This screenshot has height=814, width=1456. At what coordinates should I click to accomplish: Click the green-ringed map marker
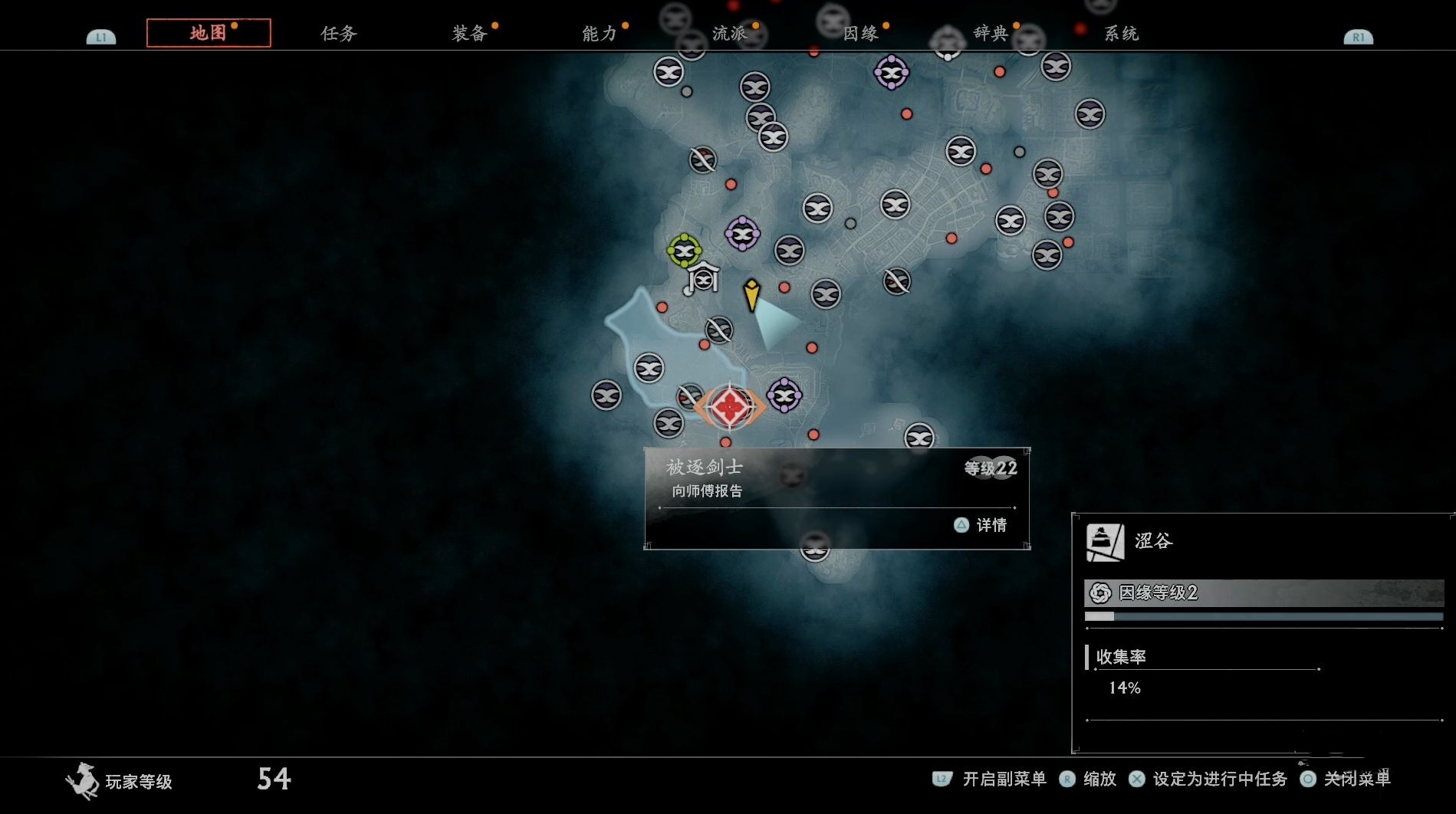click(x=684, y=251)
